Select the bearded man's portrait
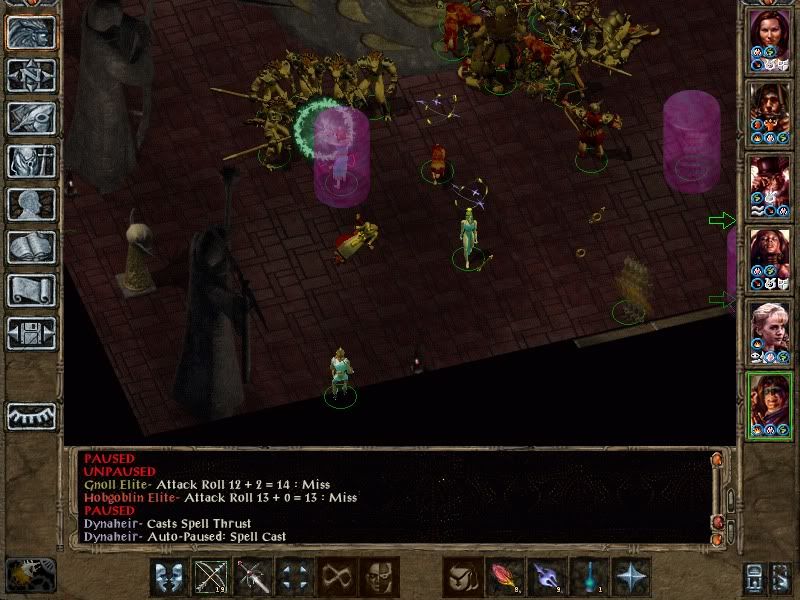The image size is (800, 600). point(768,106)
